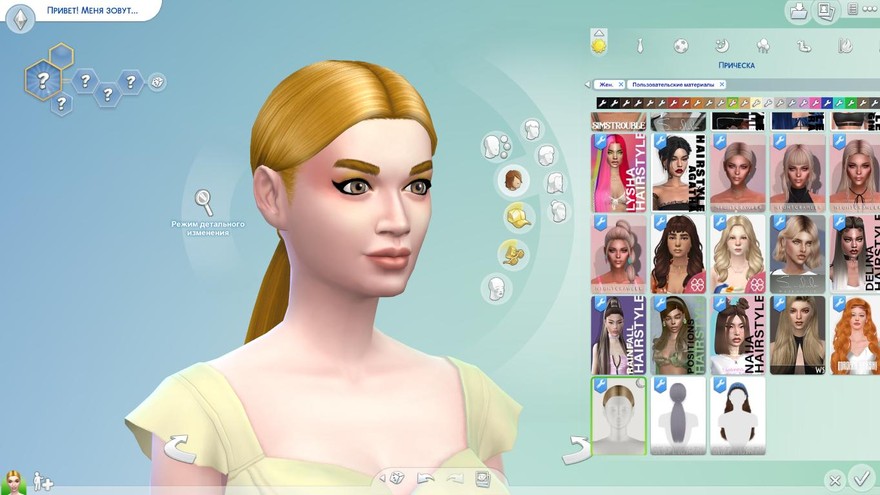Pick the LYSHA pink long hairstyle

(619, 172)
